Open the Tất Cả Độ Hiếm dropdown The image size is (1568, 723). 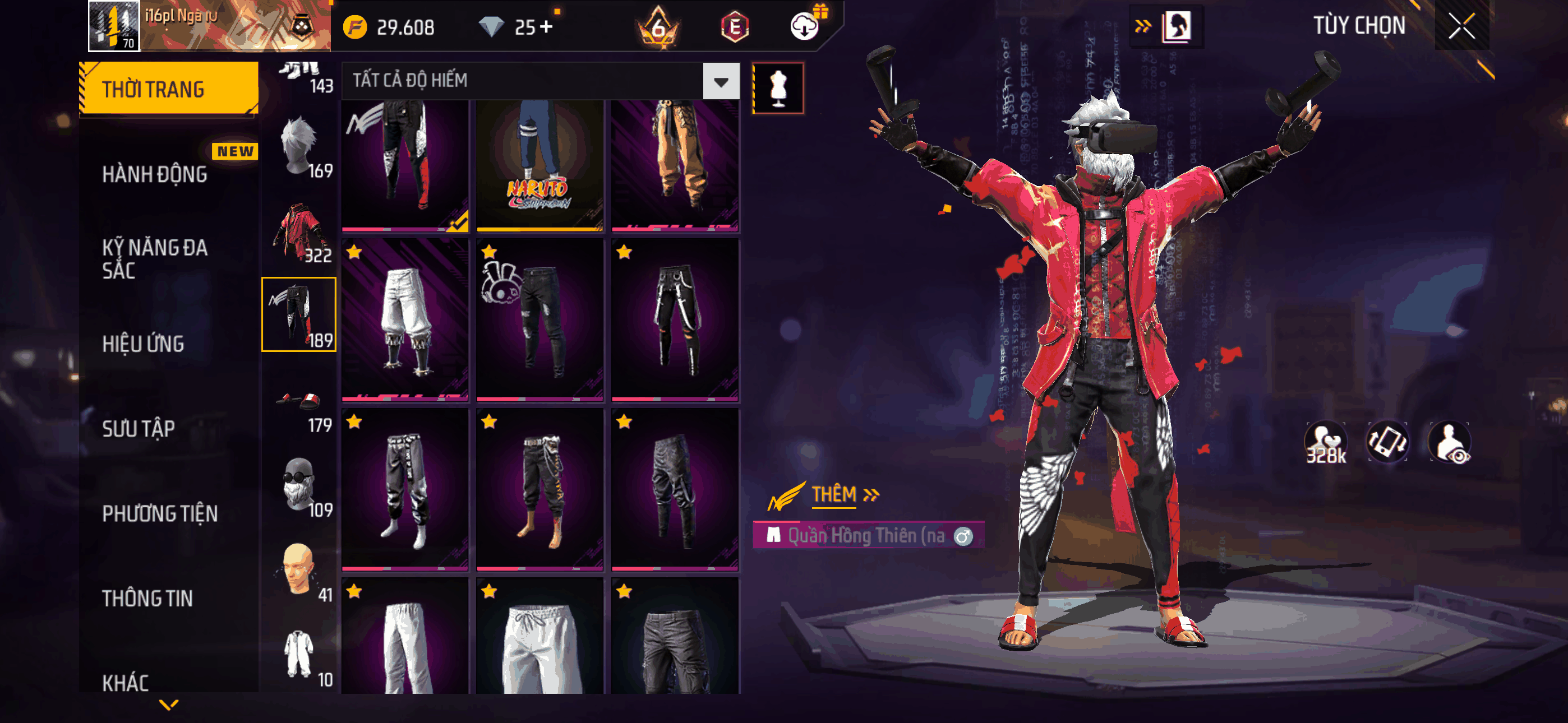pyautogui.click(x=721, y=81)
